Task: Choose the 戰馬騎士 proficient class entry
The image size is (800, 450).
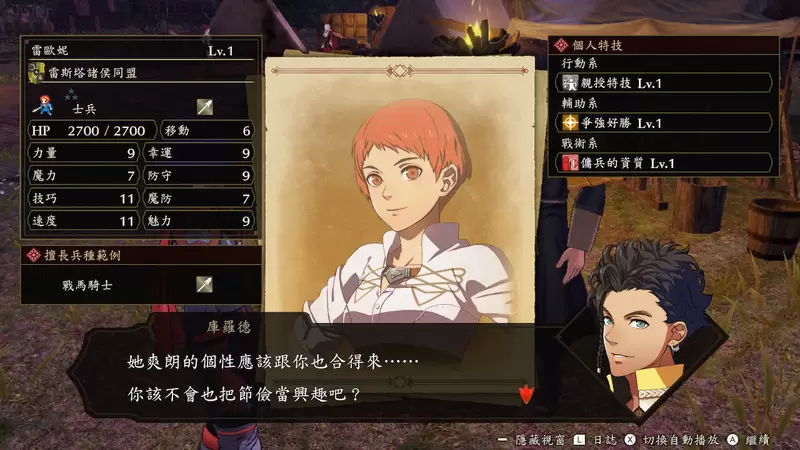Action: tap(140, 285)
